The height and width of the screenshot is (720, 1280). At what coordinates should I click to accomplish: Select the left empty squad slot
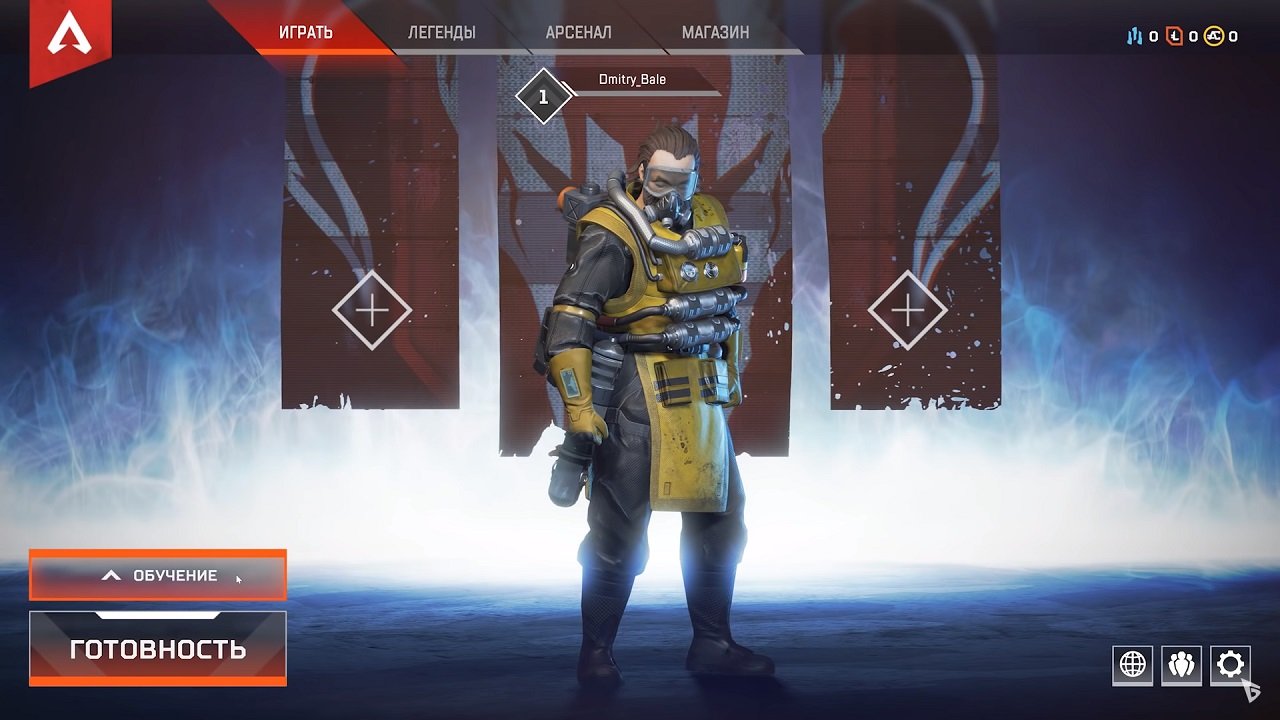pos(371,310)
